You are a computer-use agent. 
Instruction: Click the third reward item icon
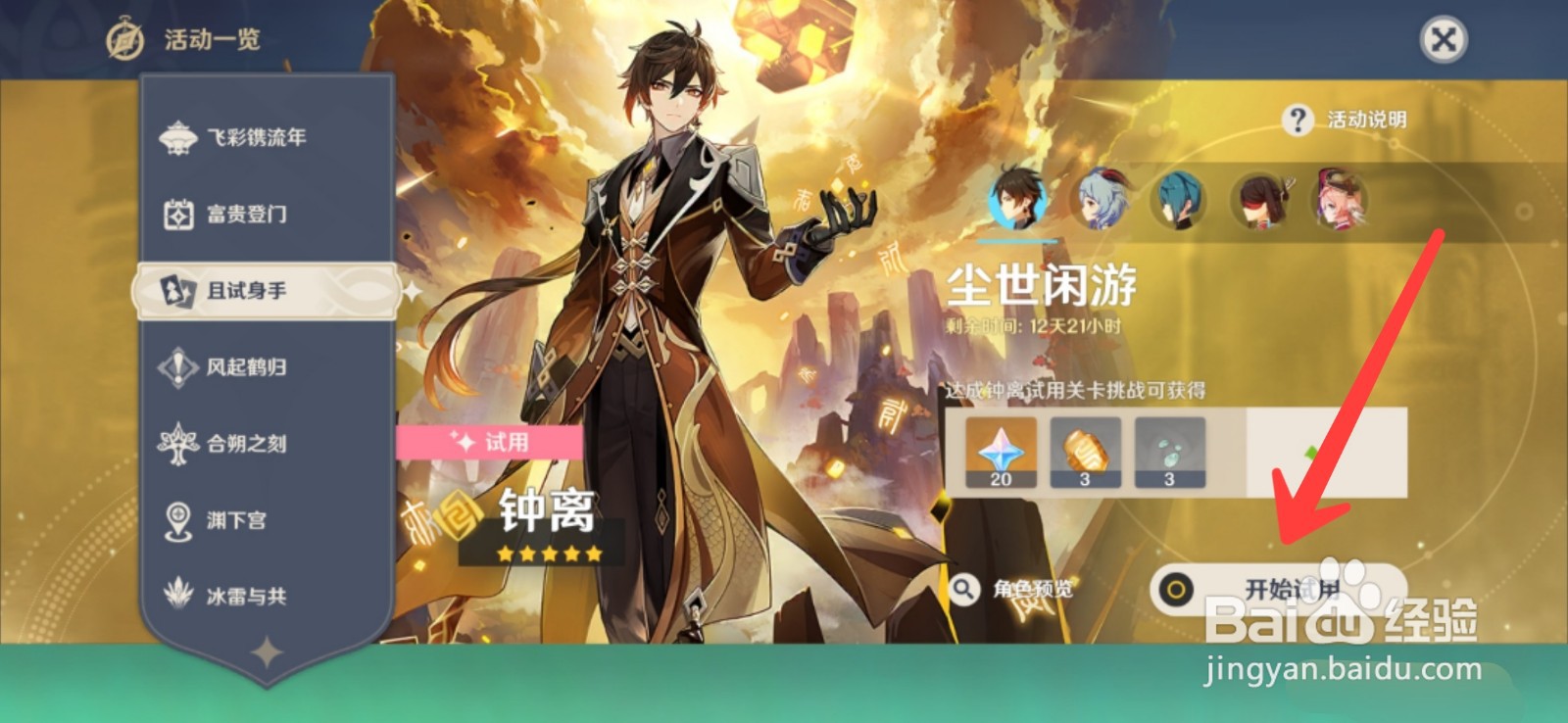click(x=1173, y=452)
